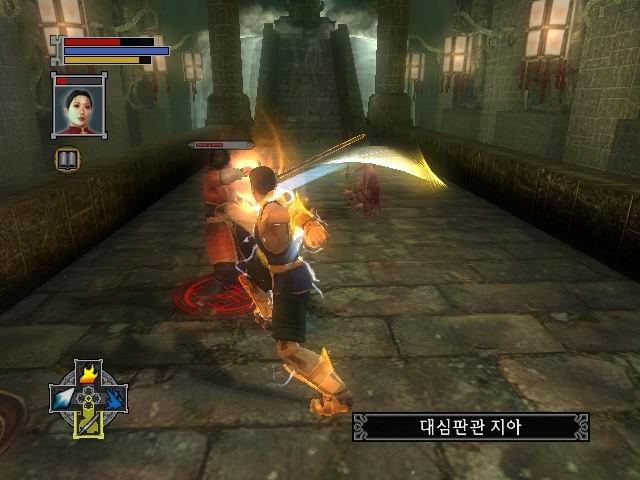Image resolution: width=640 pixels, height=480 pixels.
Task: Select the flame style on the style cross
Action: tap(90, 376)
